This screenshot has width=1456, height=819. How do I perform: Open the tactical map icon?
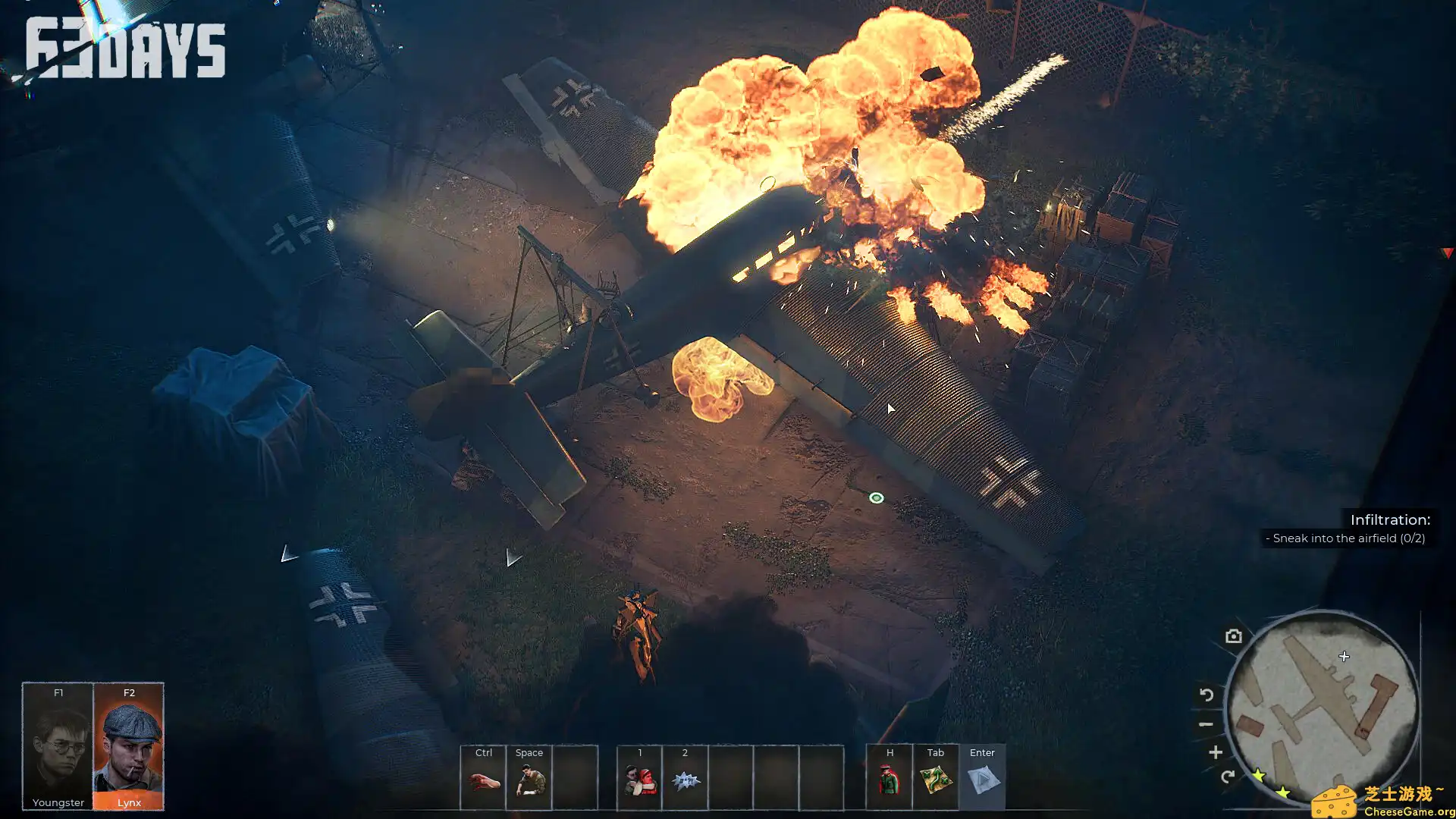click(935, 779)
